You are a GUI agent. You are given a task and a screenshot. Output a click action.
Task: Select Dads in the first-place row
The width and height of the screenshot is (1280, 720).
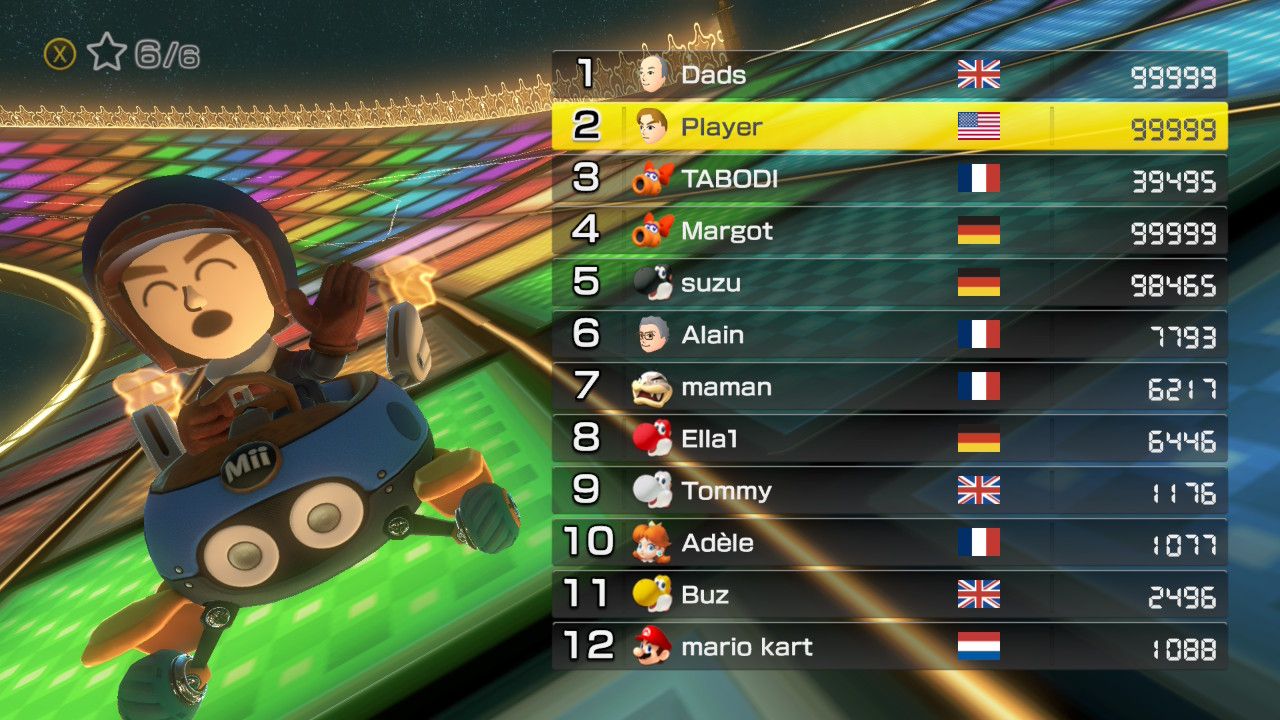pos(889,75)
